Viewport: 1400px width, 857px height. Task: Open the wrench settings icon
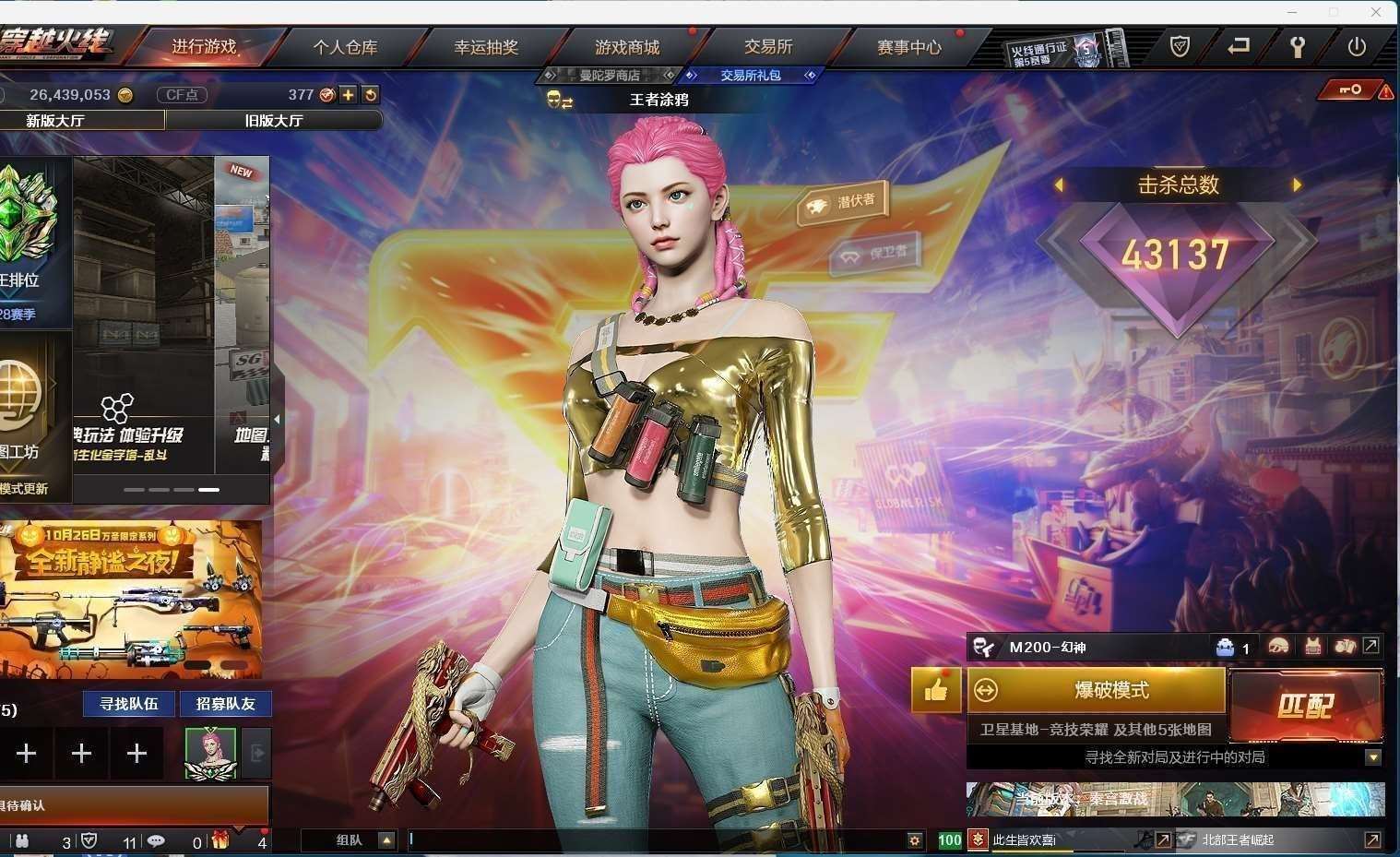click(x=1297, y=47)
